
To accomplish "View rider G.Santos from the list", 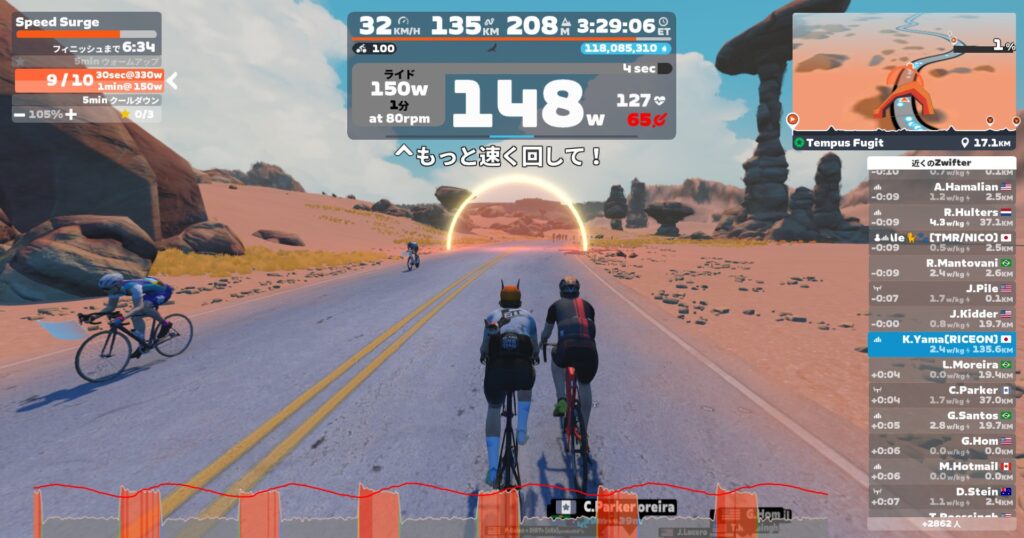I will pos(941,420).
